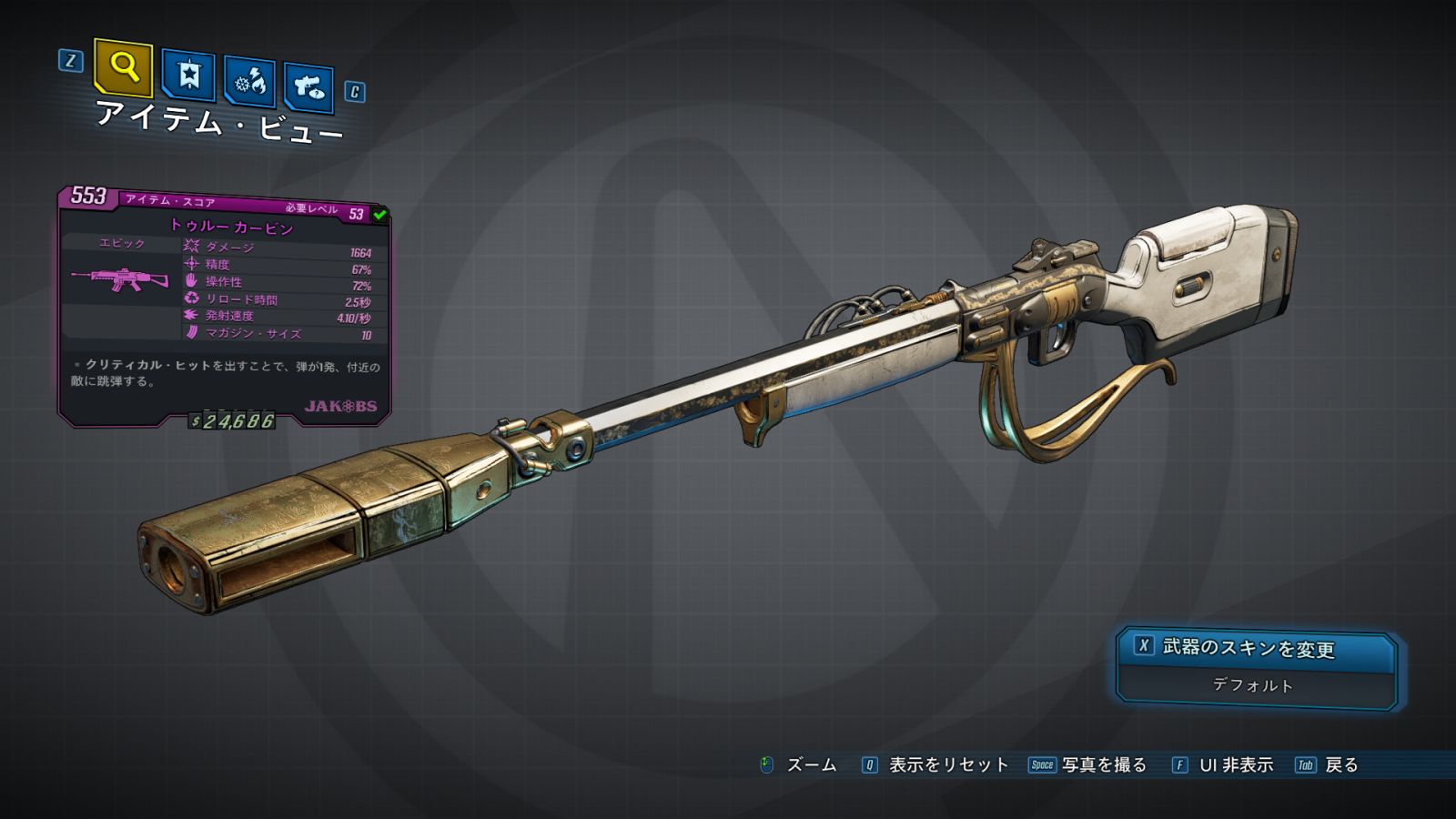1456x819 pixels.
Task: Choose the デフォルト weapon skin field
Action: (1254, 685)
